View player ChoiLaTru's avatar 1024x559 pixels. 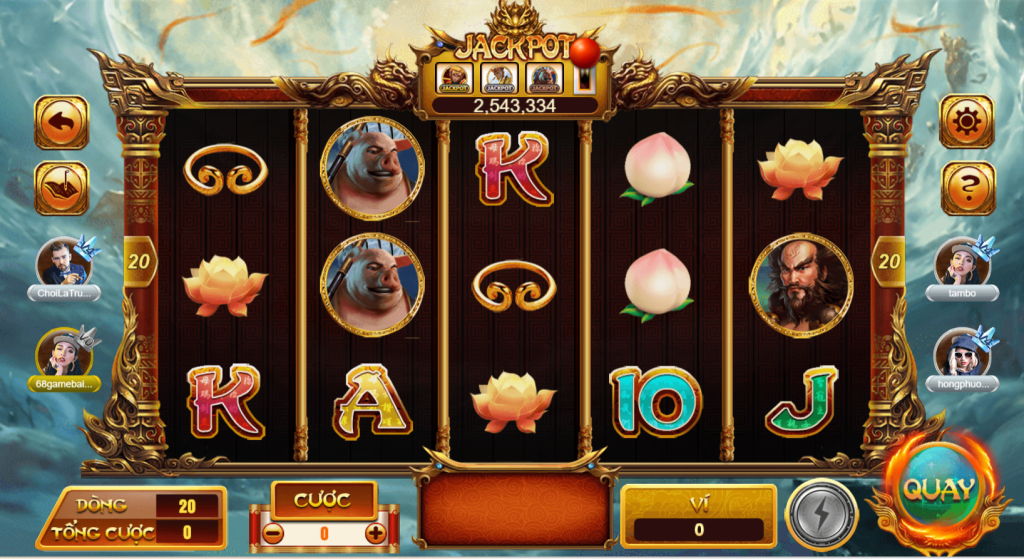tap(64, 263)
